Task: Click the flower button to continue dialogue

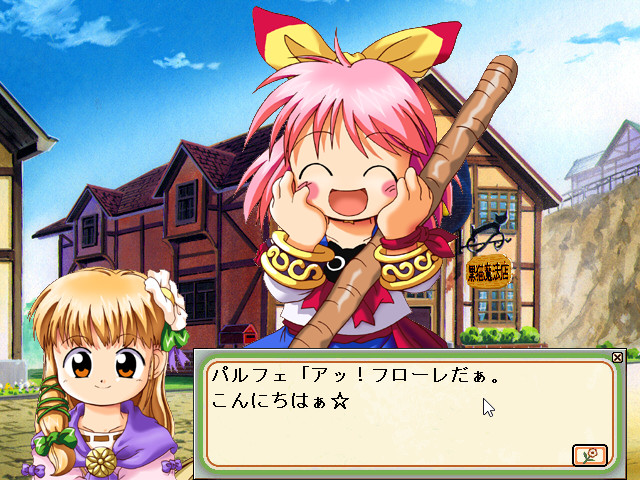Action: pos(589,455)
